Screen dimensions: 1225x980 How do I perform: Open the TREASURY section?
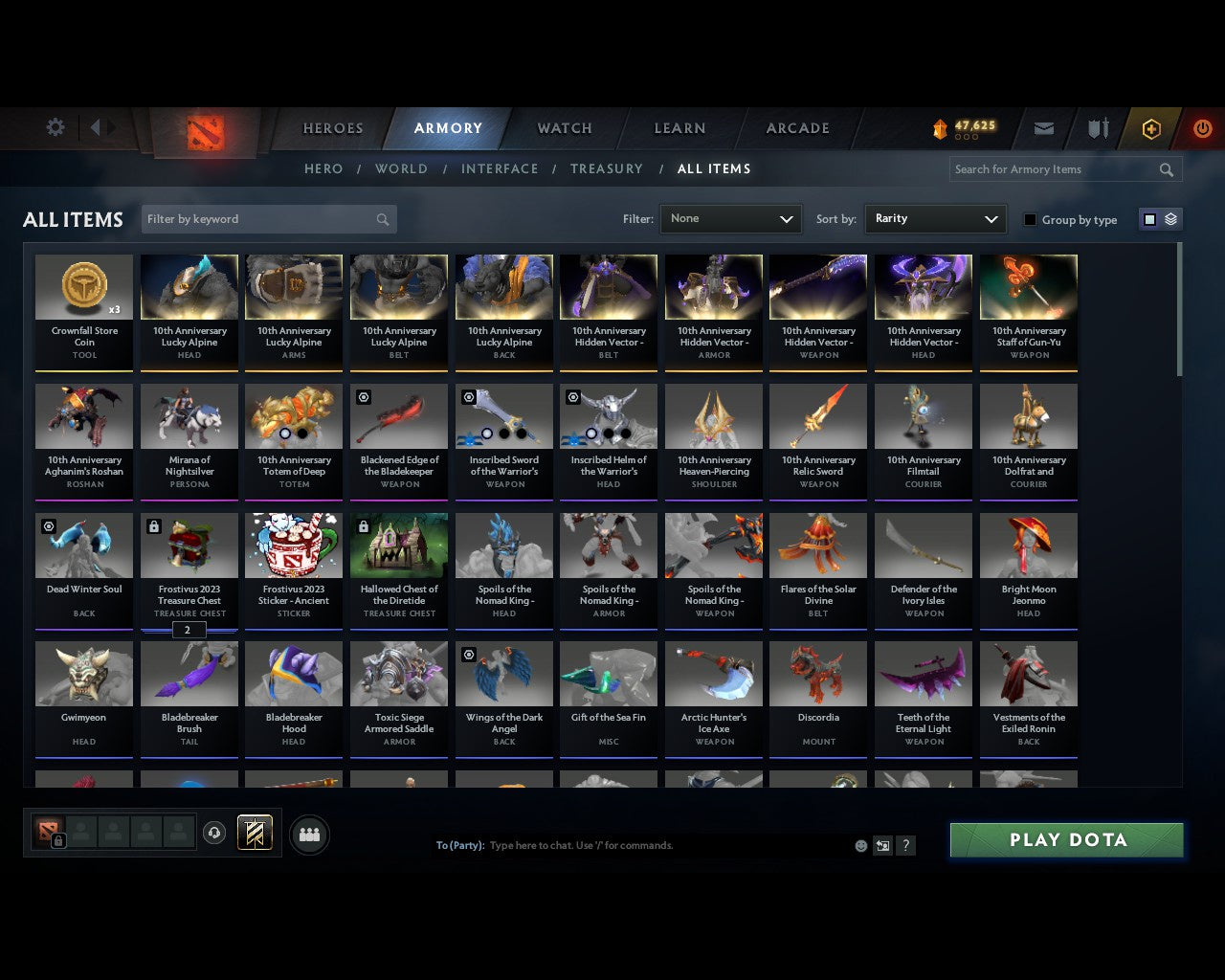pyautogui.click(x=607, y=168)
